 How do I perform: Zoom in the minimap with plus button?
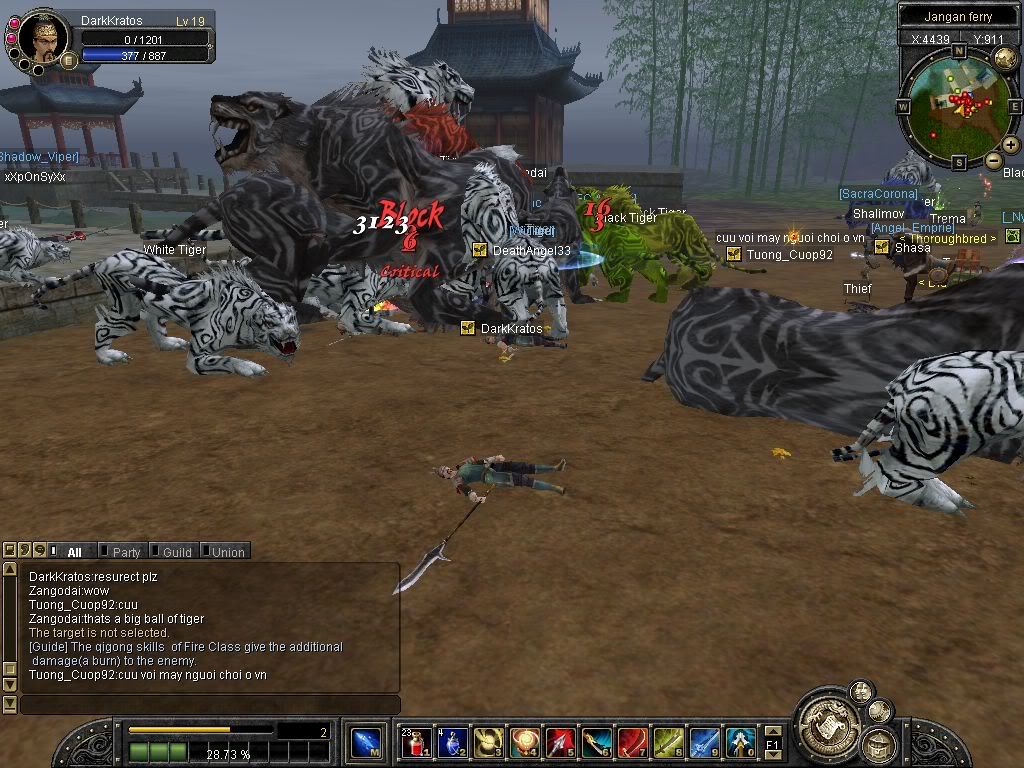pos(1011,145)
